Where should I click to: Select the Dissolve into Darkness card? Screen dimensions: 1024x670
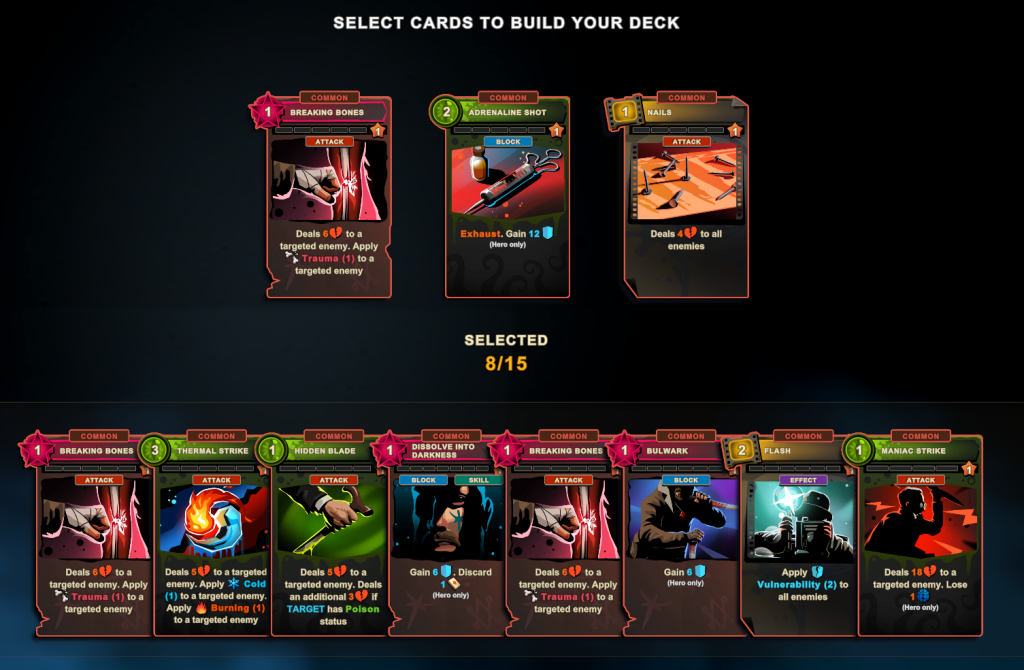pos(450,535)
